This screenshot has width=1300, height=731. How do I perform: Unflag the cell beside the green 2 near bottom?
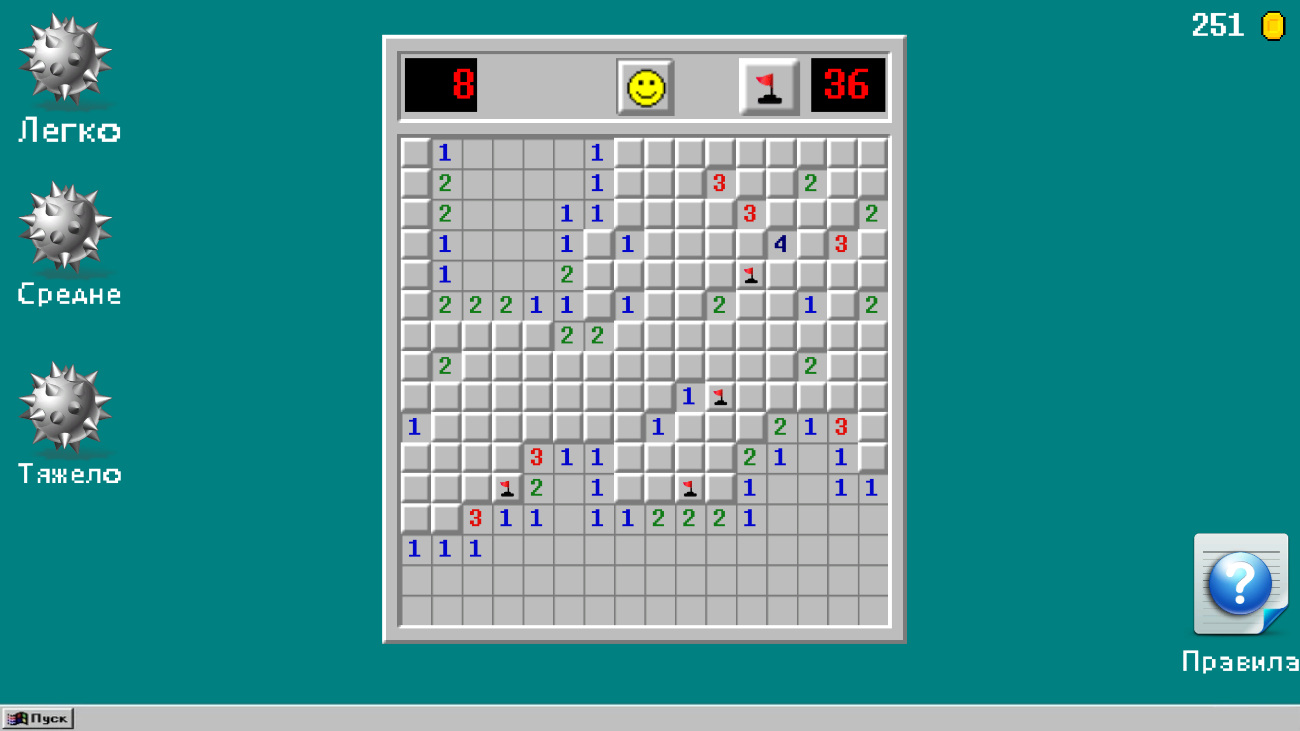506,488
